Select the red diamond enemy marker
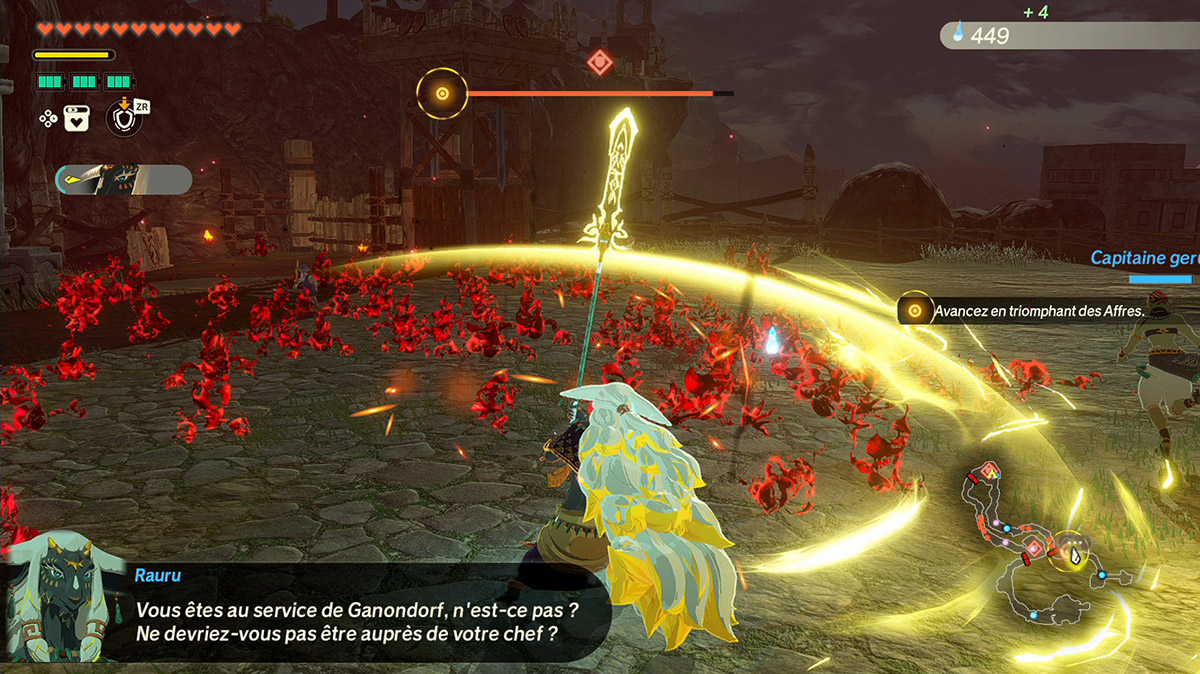The height and width of the screenshot is (674, 1200). click(599, 63)
